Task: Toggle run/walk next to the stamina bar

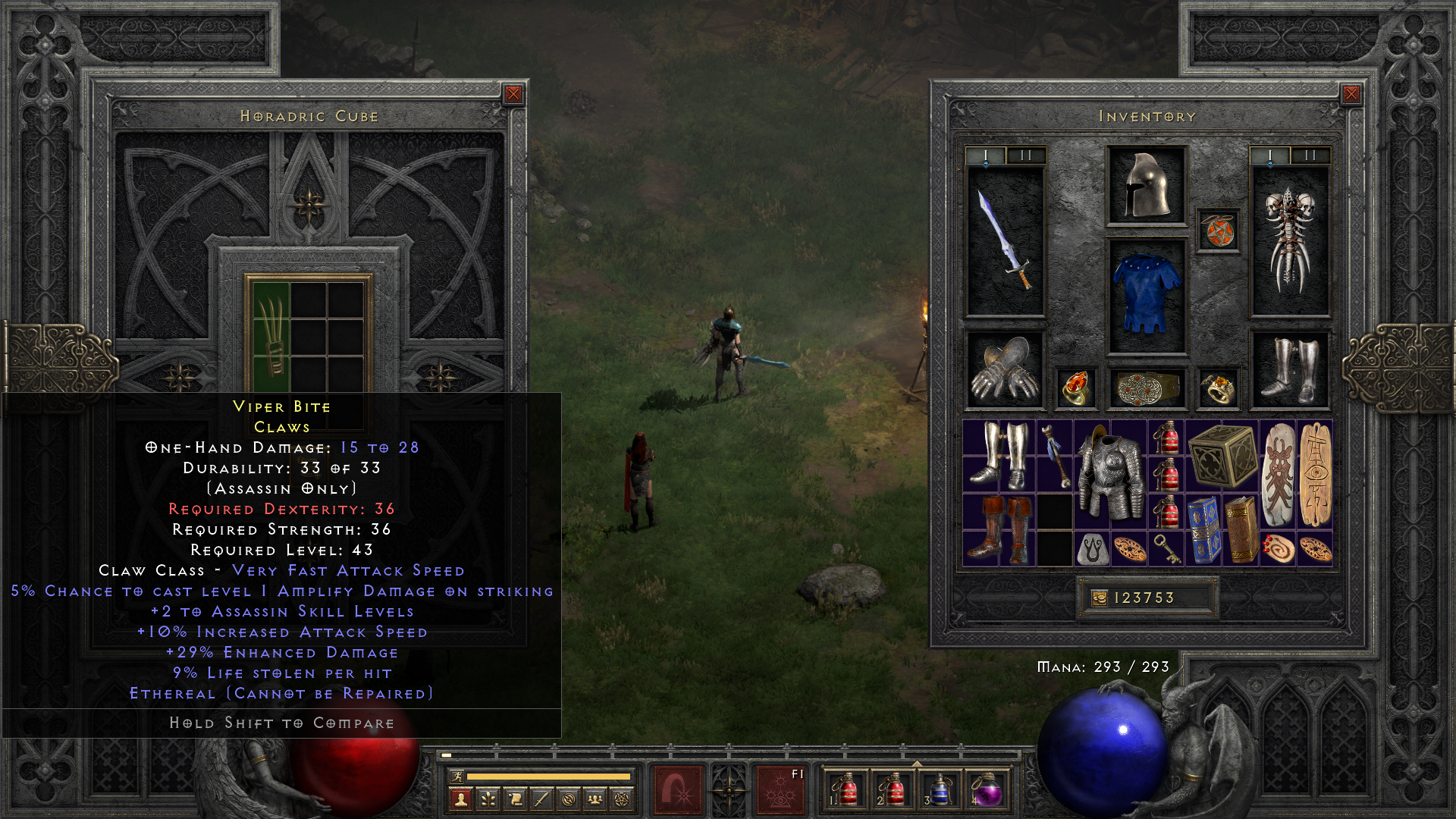Action: click(x=458, y=777)
